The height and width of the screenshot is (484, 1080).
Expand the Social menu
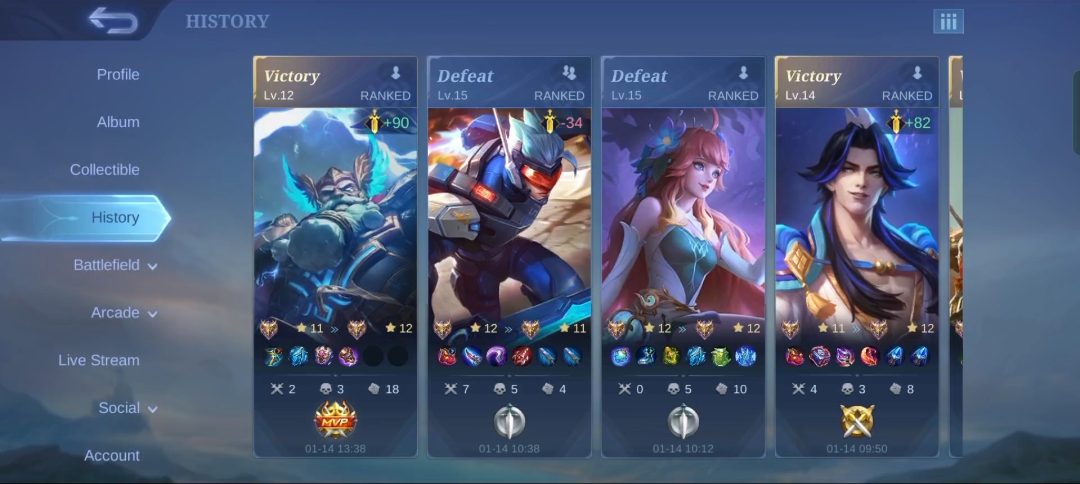point(128,408)
